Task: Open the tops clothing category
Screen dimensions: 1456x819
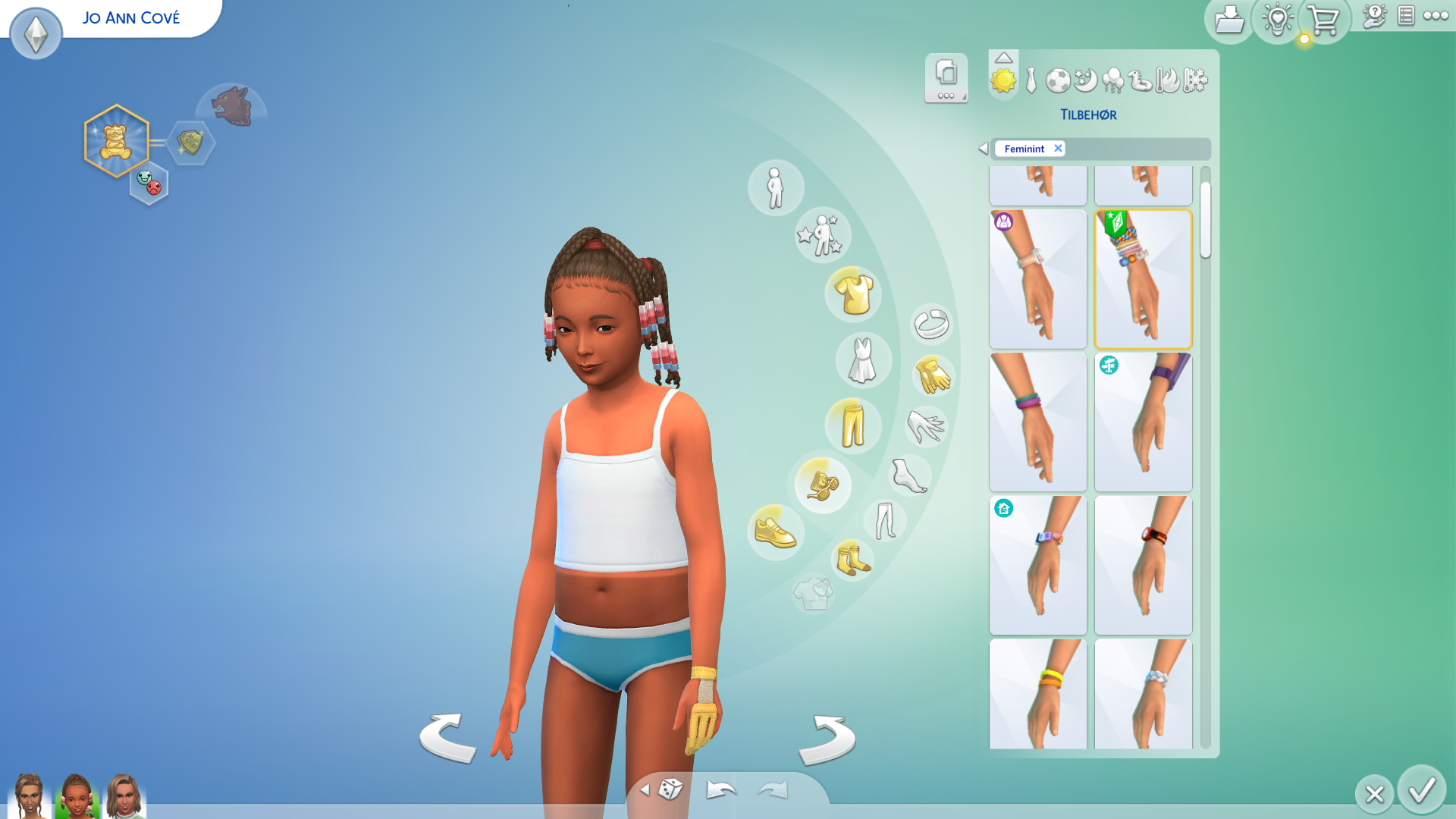Action: (x=854, y=294)
